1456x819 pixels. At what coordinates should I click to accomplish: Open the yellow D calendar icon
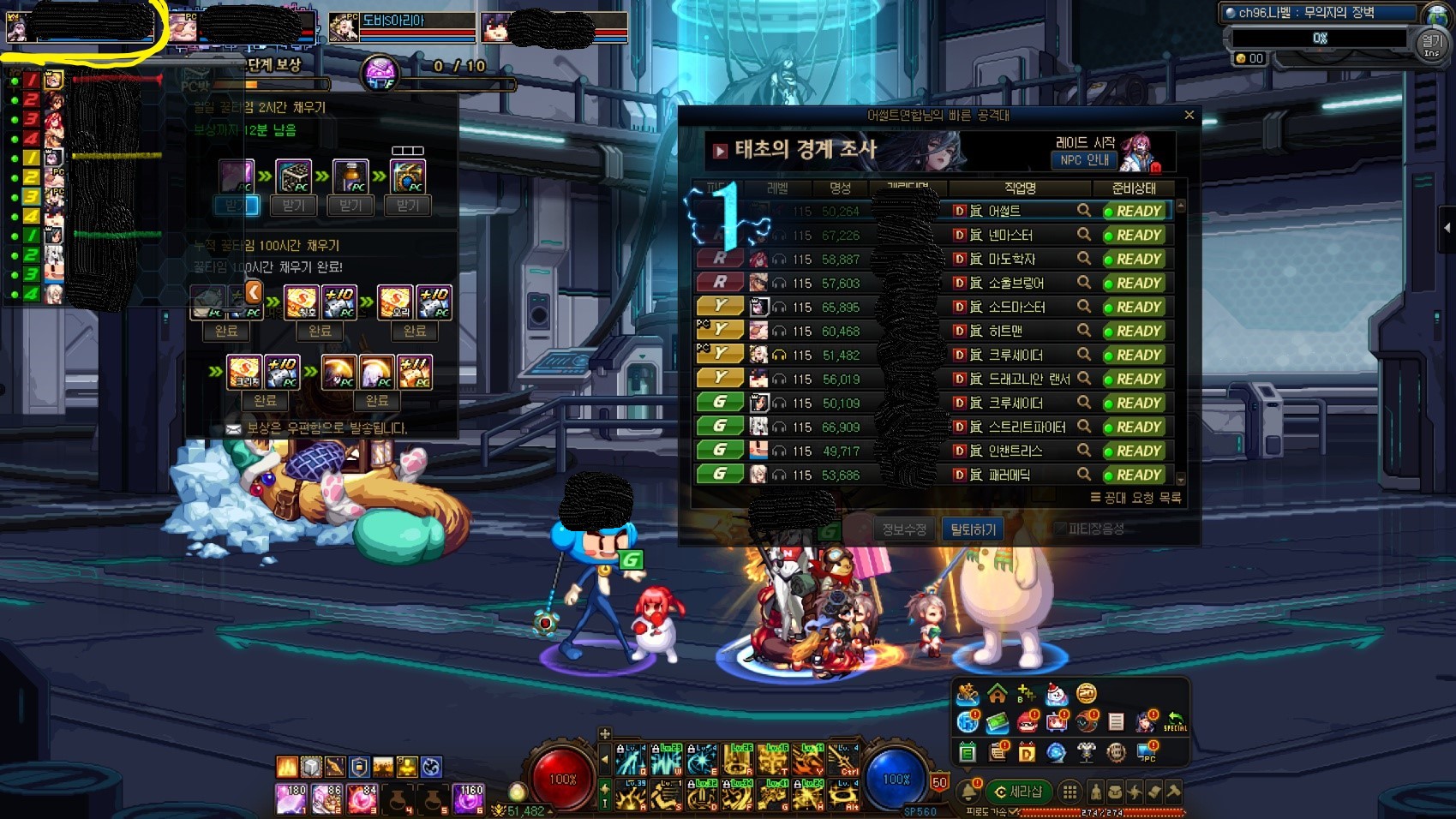point(1027,752)
